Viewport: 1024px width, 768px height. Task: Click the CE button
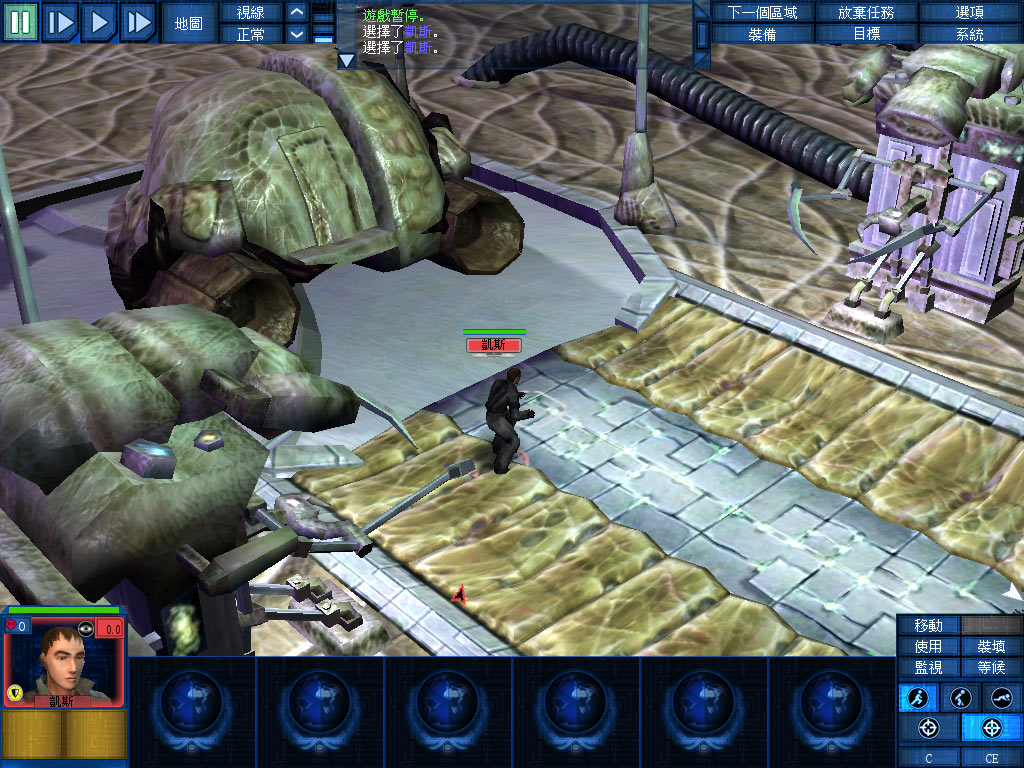click(x=991, y=759)
